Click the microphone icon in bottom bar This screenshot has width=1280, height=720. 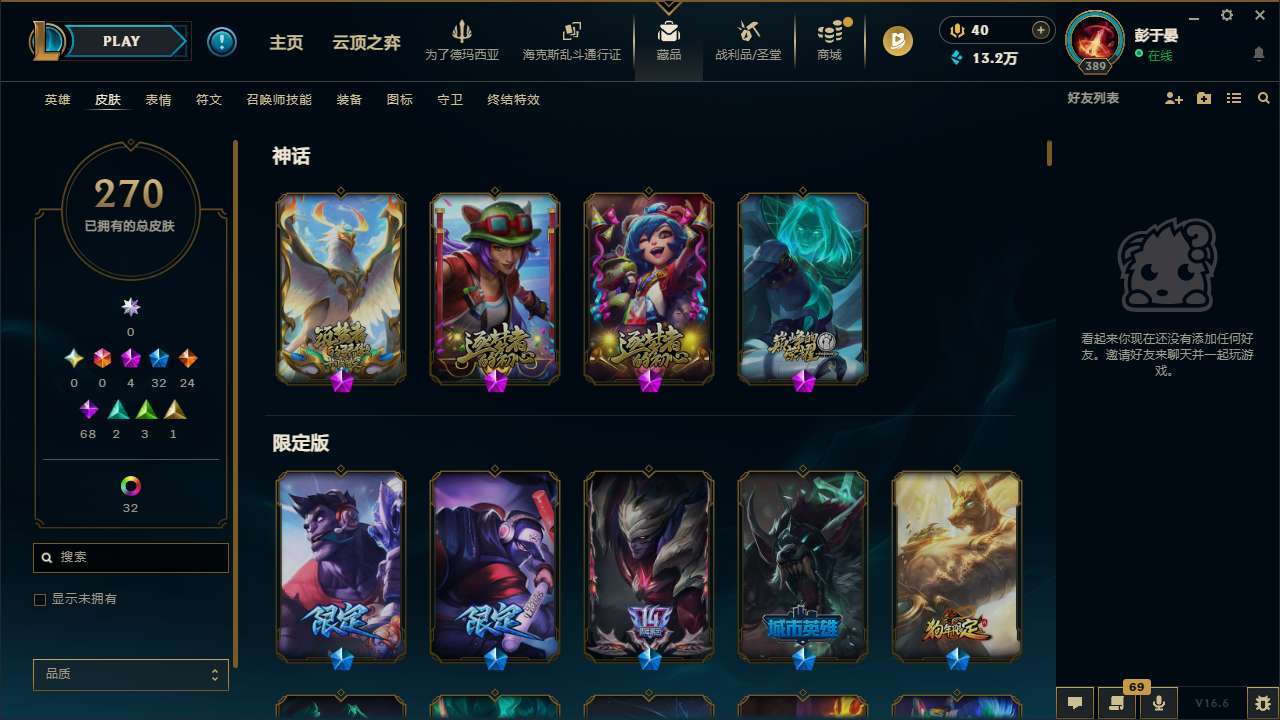[1158, 702]
